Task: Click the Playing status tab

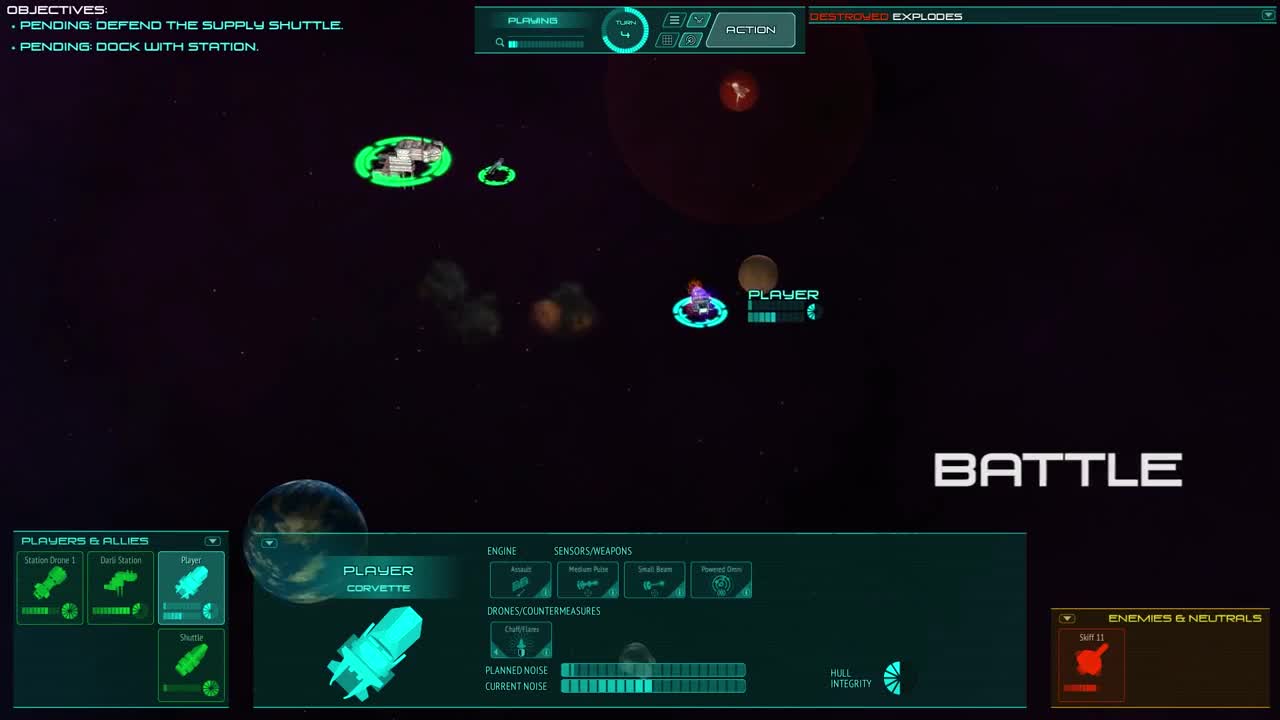Action: 535,19
